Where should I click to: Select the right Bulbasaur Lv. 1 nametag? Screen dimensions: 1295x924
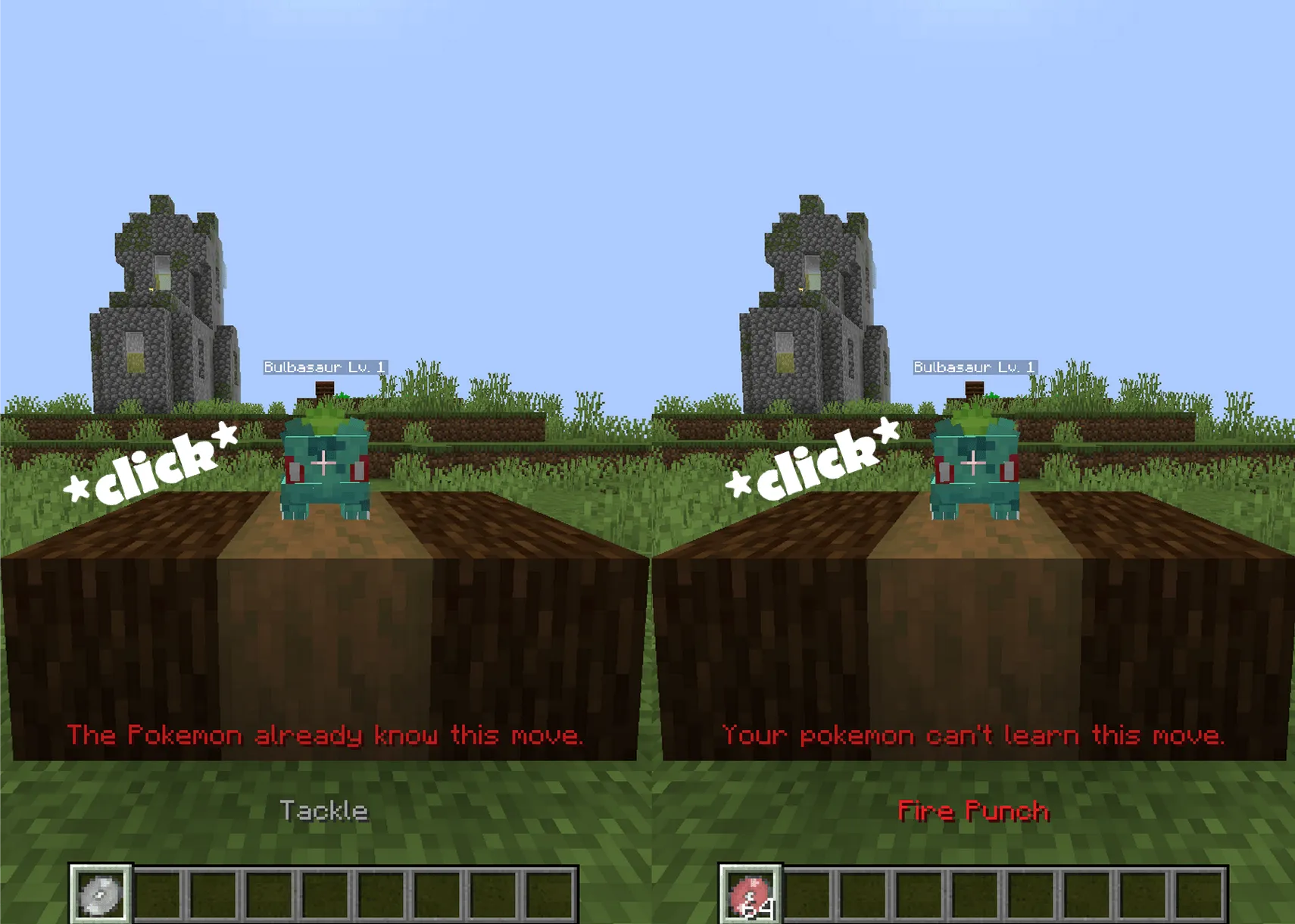[975, 367]
